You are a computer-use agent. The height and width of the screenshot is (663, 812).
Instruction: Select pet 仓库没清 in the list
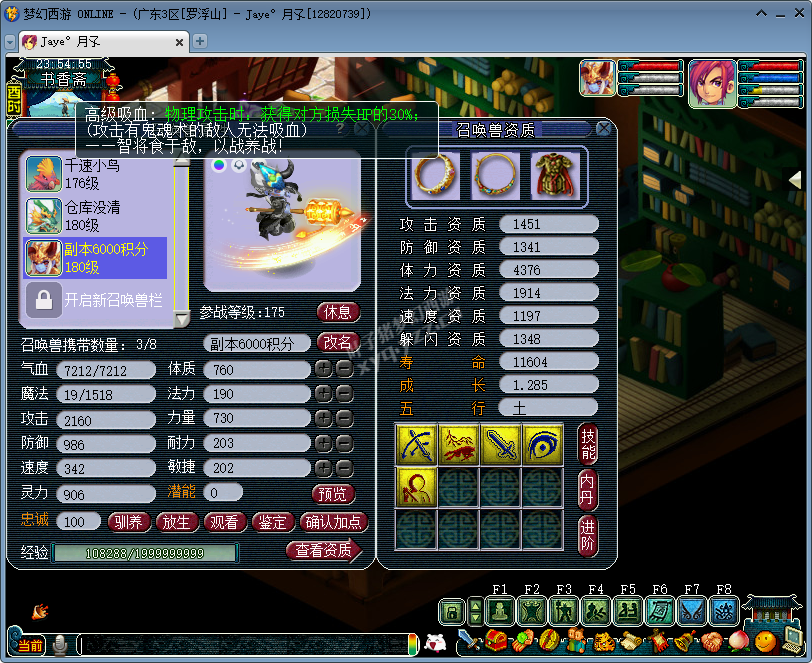pyautogui.click(x=95, y=215)
